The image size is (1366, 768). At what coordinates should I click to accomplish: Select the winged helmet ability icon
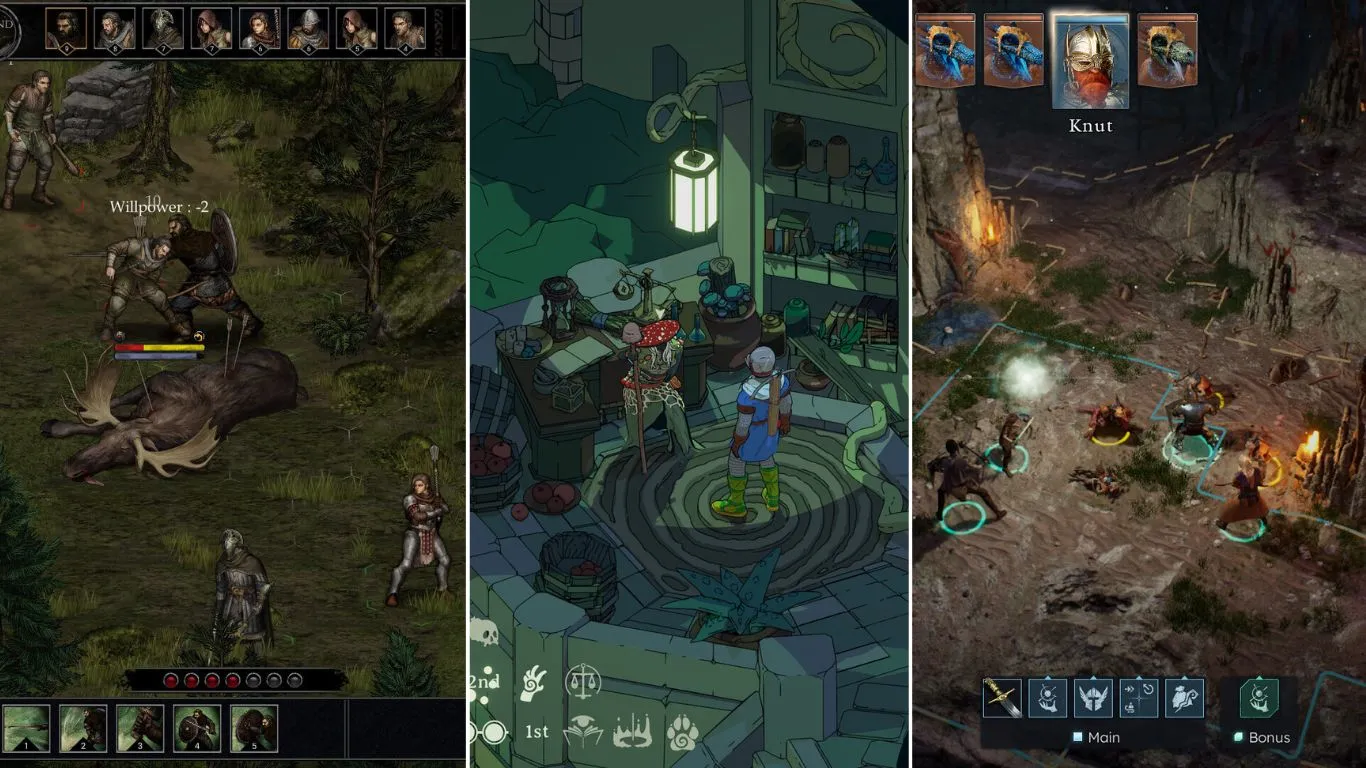1093,698
